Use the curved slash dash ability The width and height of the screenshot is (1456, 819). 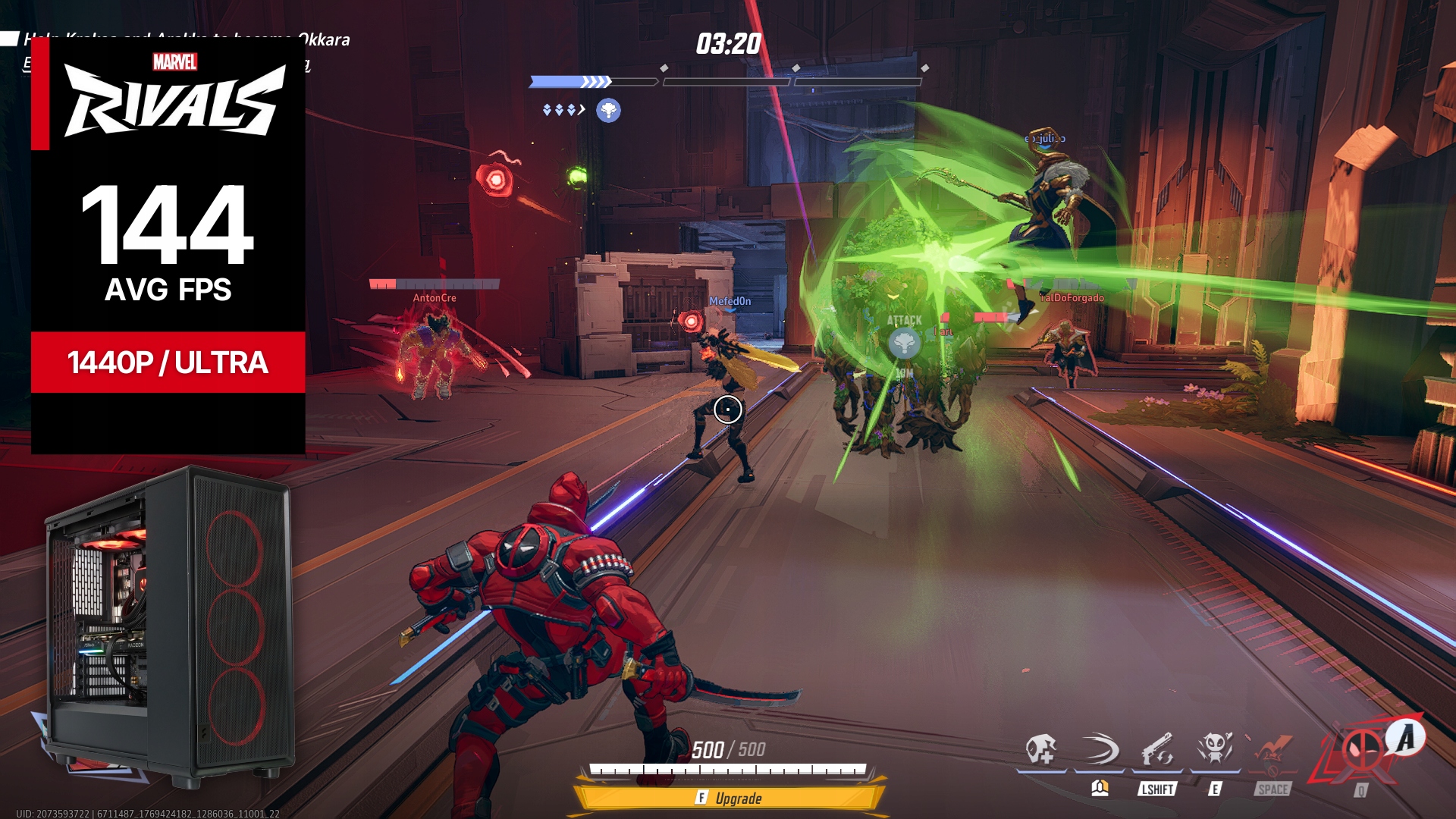1099,750
